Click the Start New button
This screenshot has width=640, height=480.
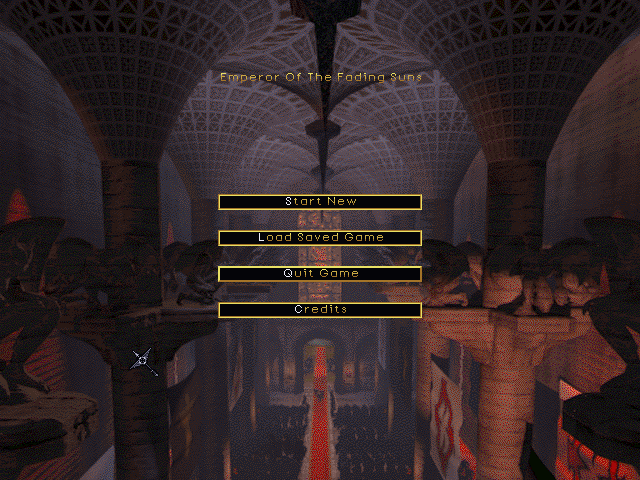(320, 202)
